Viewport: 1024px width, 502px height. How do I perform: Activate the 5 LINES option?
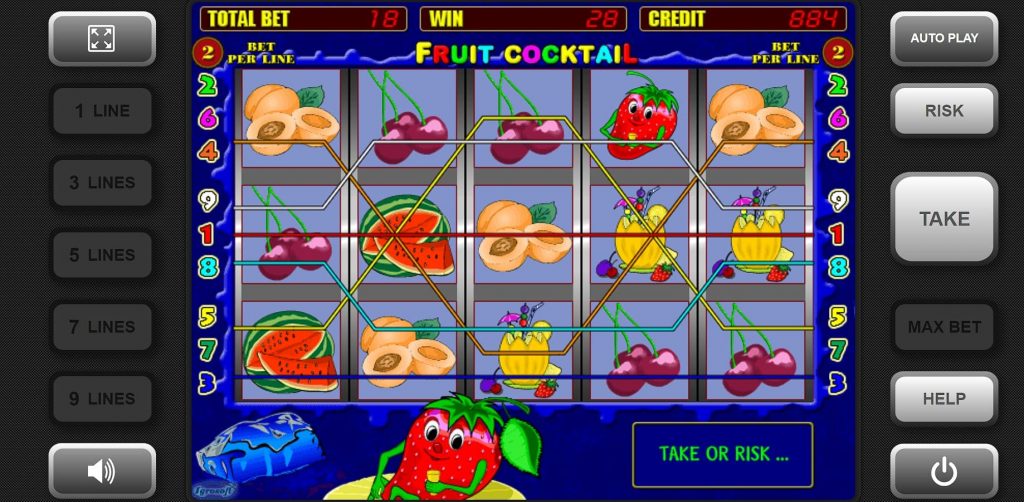pyautogui.click(x=102, y=255)
